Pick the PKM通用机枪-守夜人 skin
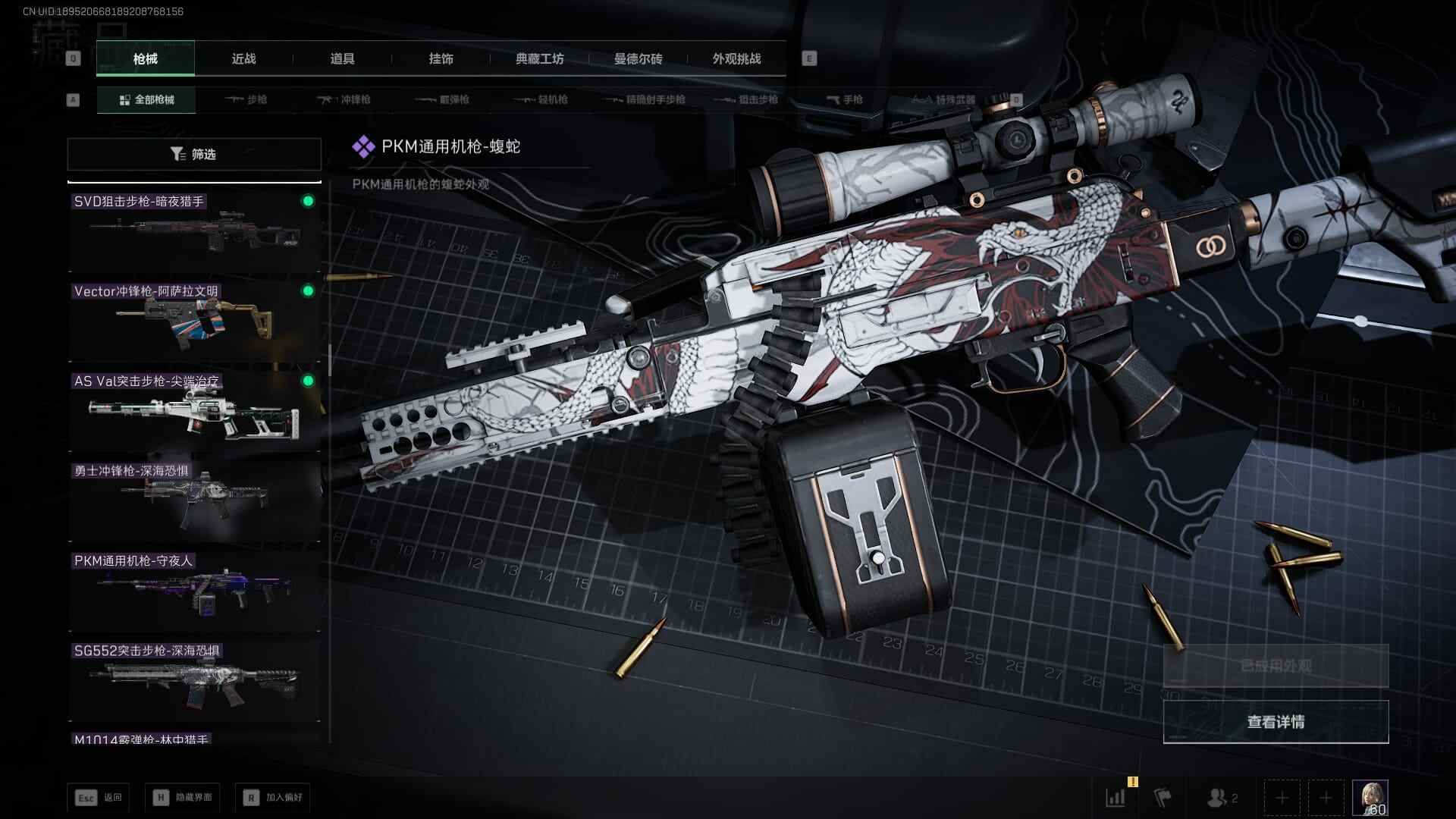Screen dimensions: 1456x819 (194, 591)
